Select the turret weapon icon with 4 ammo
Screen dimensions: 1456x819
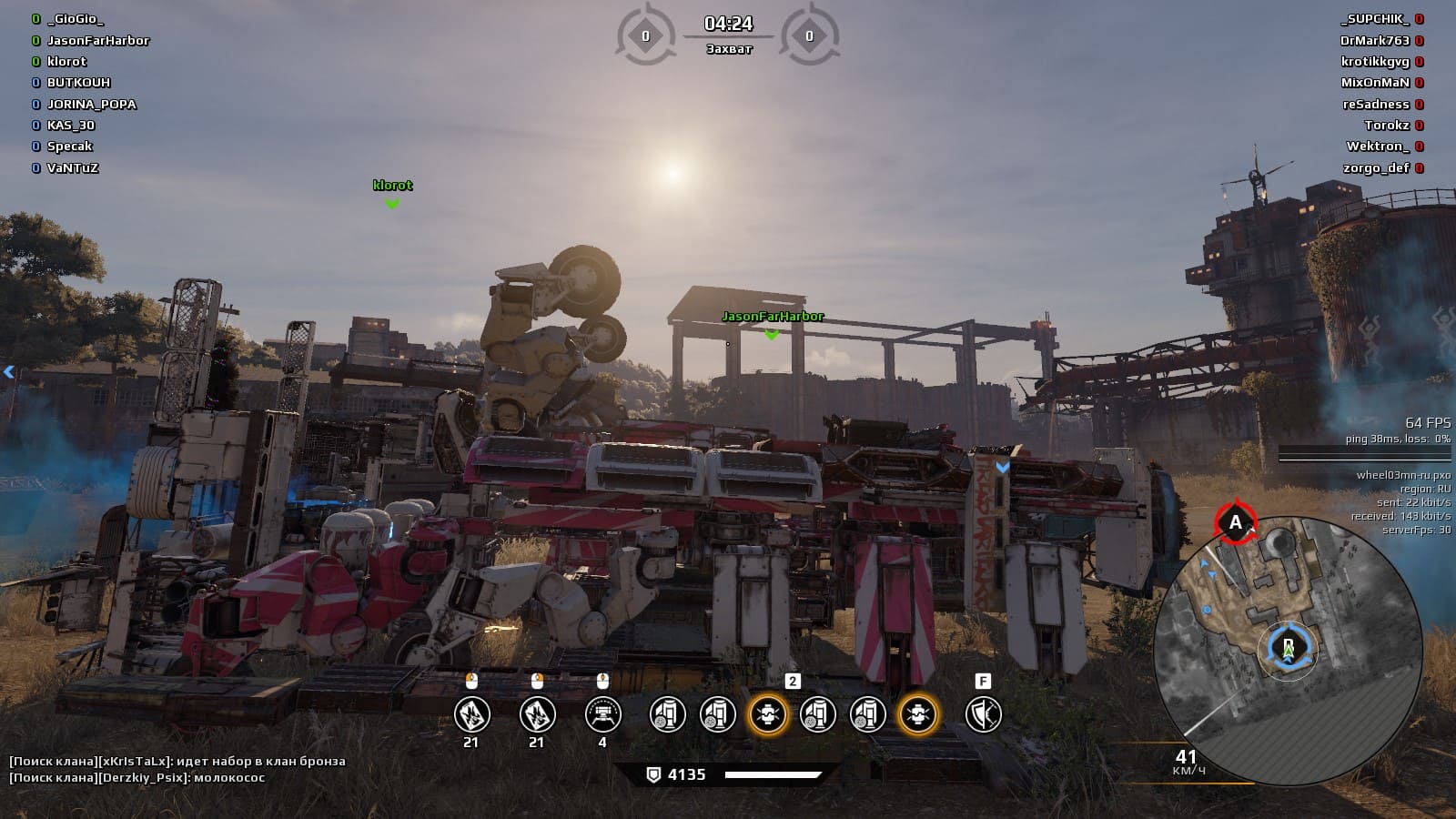click(602, 714)
